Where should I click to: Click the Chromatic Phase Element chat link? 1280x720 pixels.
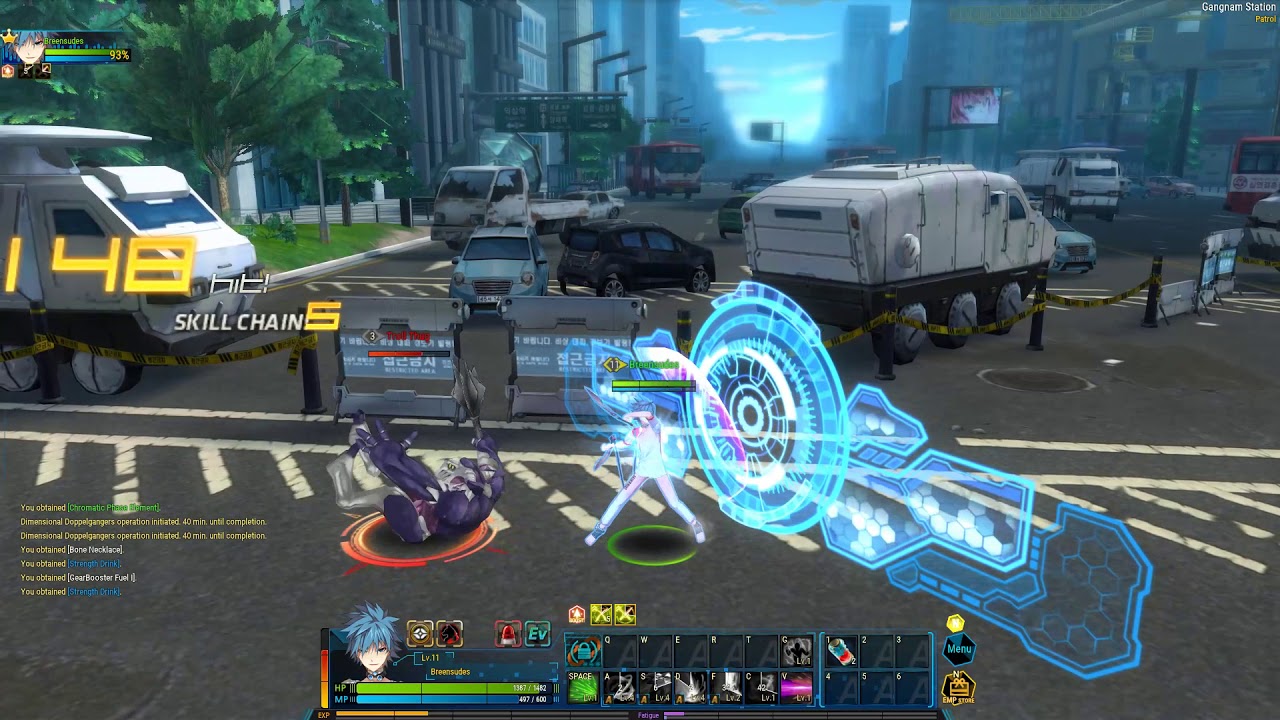113,508
